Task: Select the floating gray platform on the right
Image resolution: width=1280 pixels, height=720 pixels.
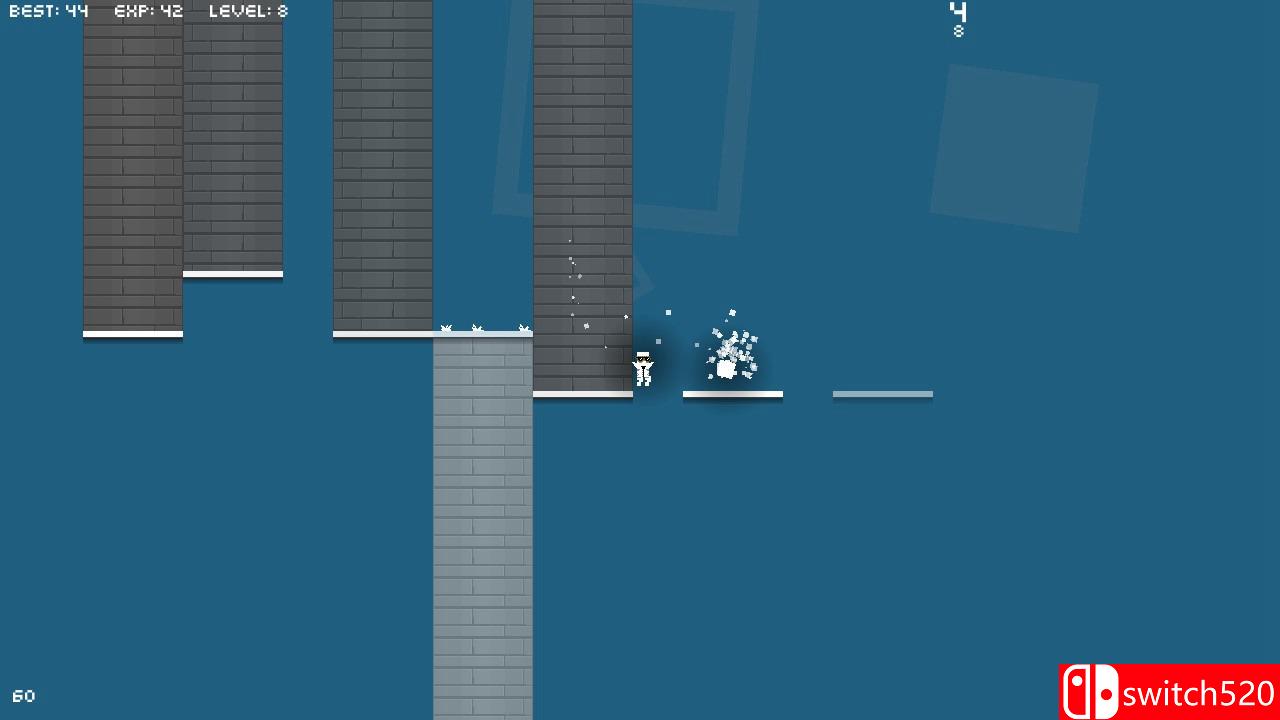Action: pyautogui.click(x=882, y=394)
